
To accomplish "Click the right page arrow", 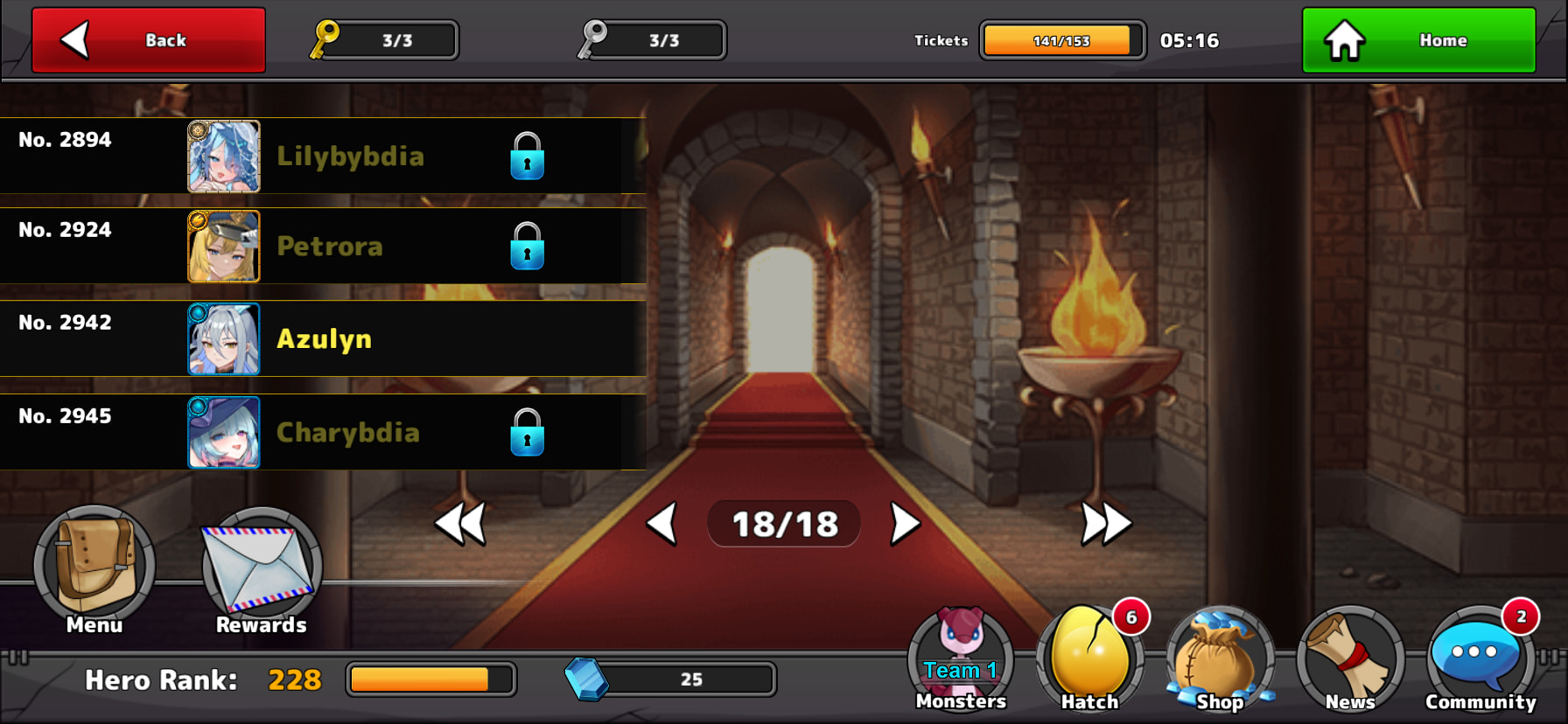I will (x=904, y=524).
